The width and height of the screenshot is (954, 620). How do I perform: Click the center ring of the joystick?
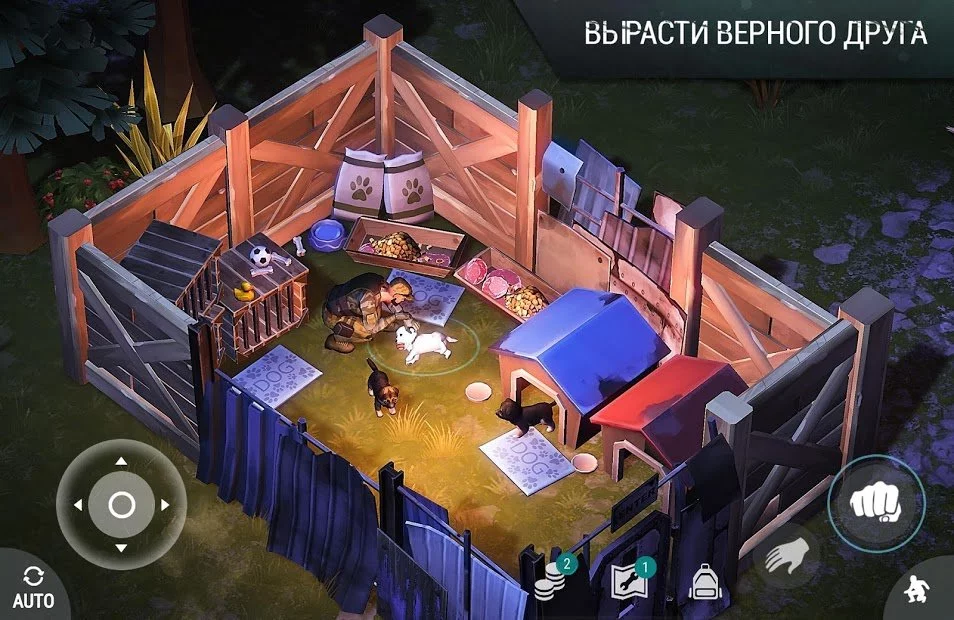coord(121,505)
